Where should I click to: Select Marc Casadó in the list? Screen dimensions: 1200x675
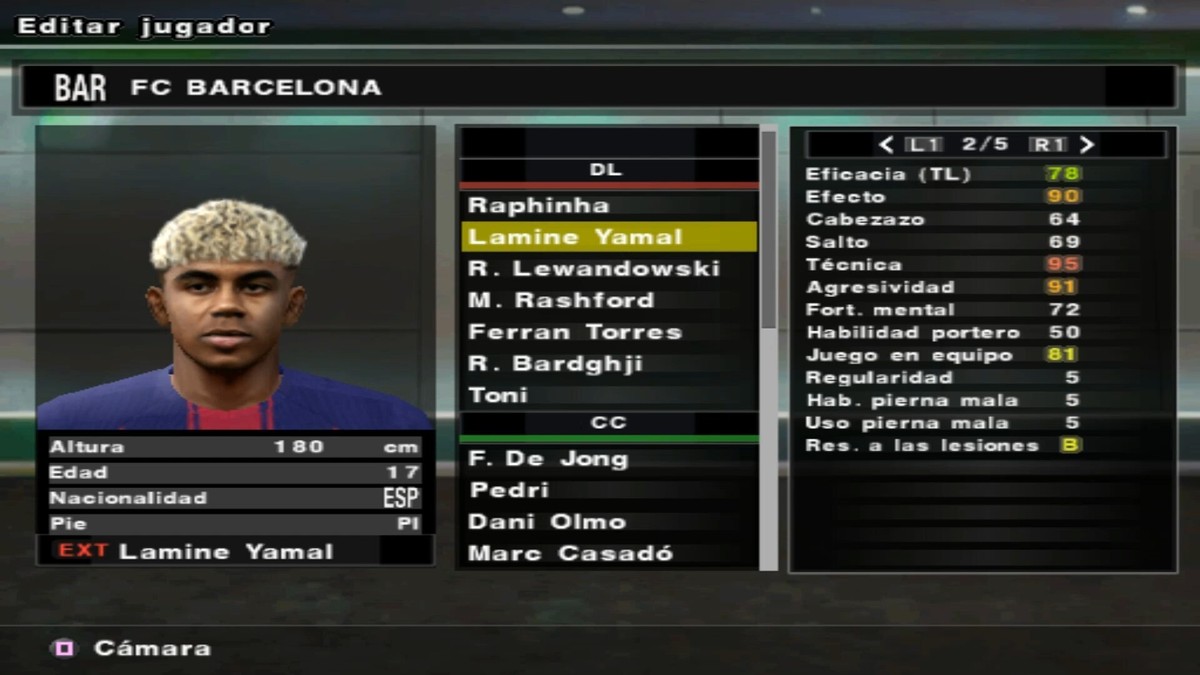pos(571,553)
